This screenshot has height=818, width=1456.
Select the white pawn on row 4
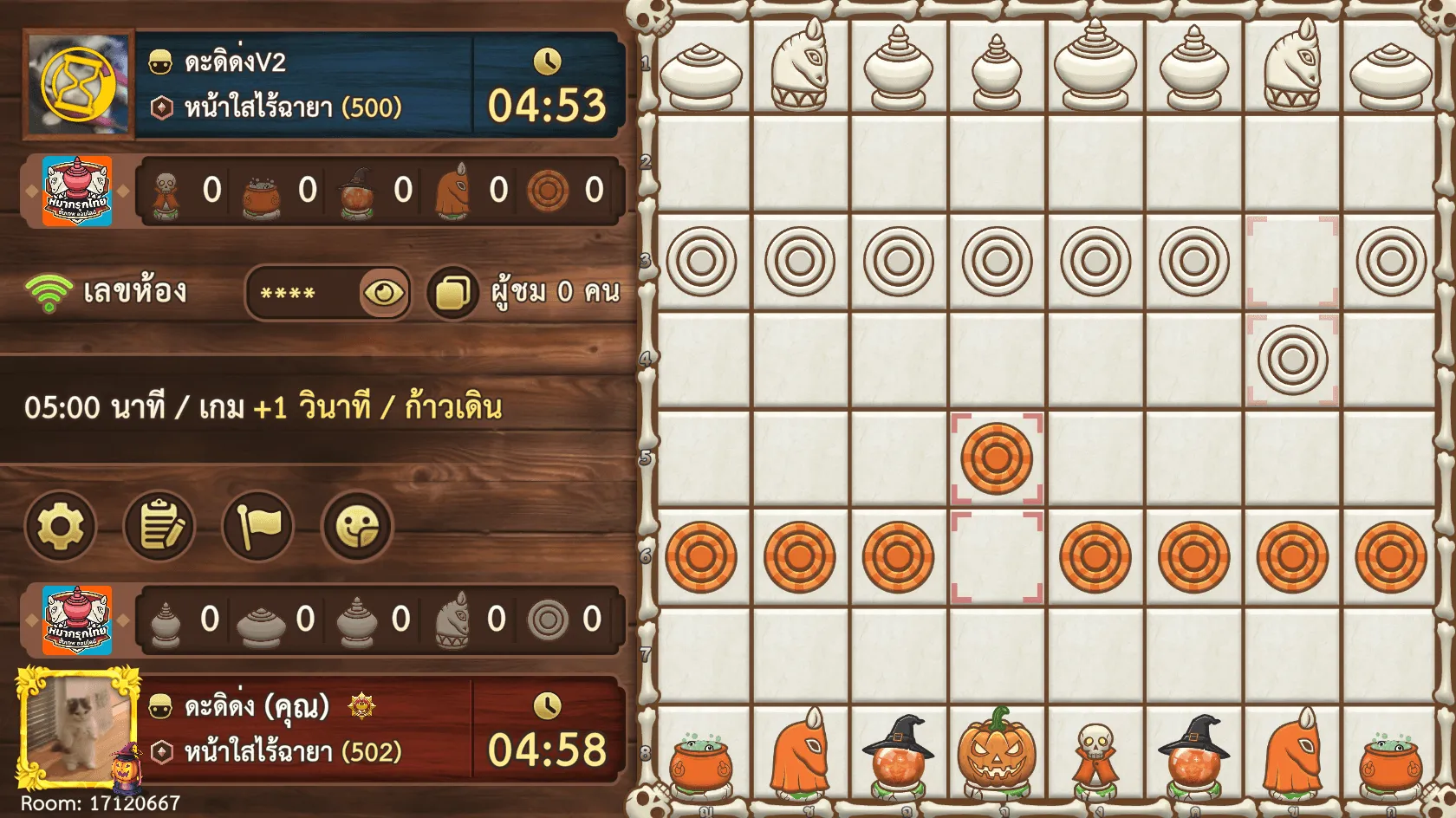pyautogui.click(x=1292, y=360)
